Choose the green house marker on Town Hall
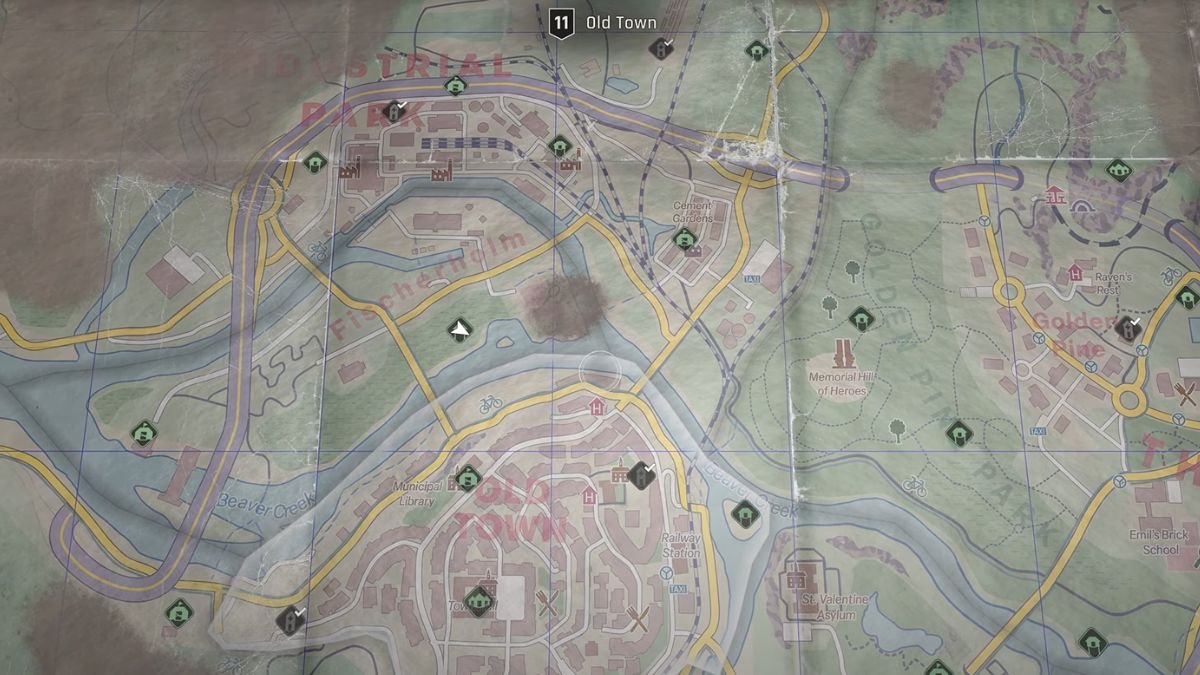Viewport: 1200px width, 675px height. tap(481, 599)
